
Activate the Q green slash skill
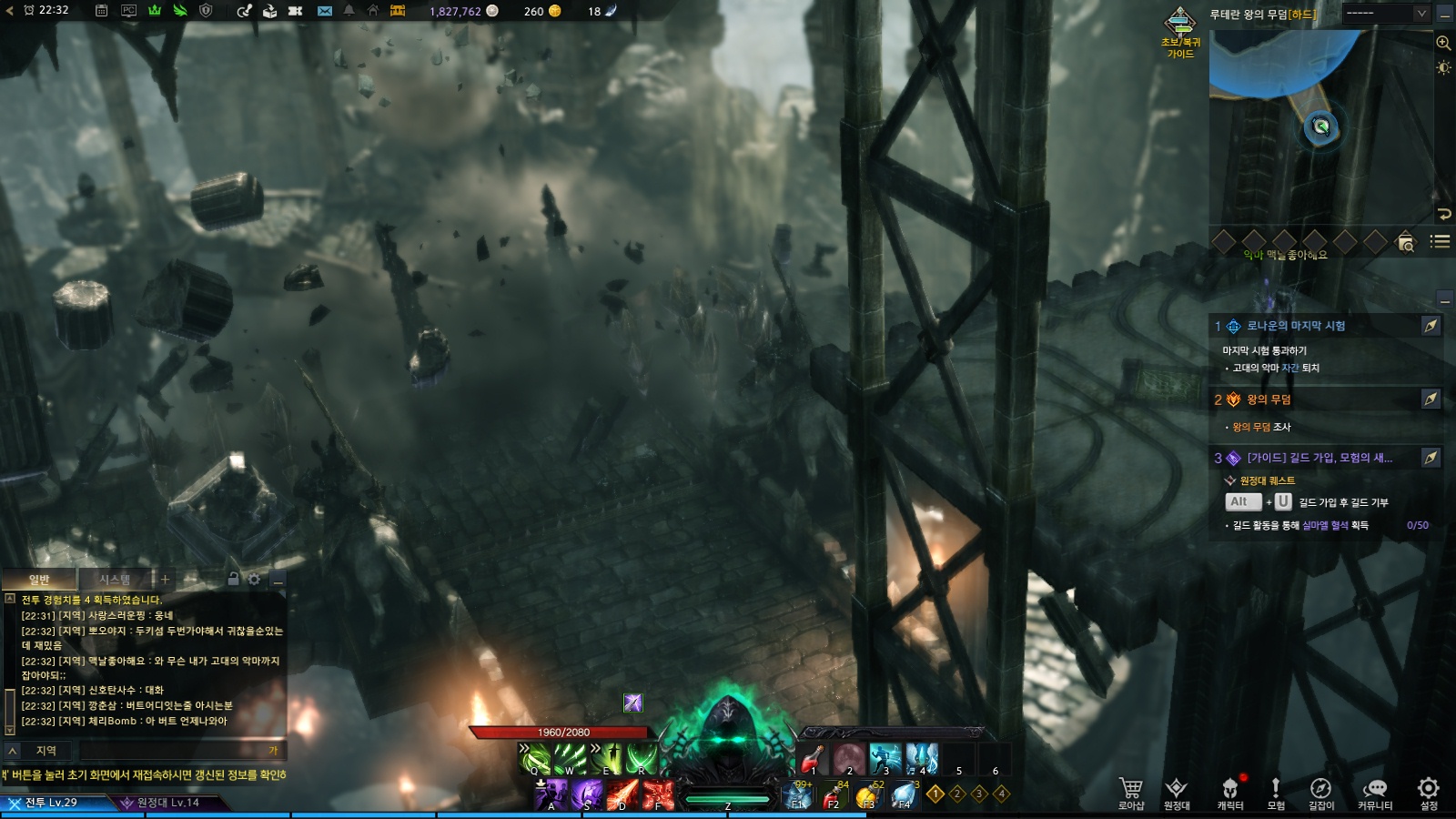tap(534, 758)
